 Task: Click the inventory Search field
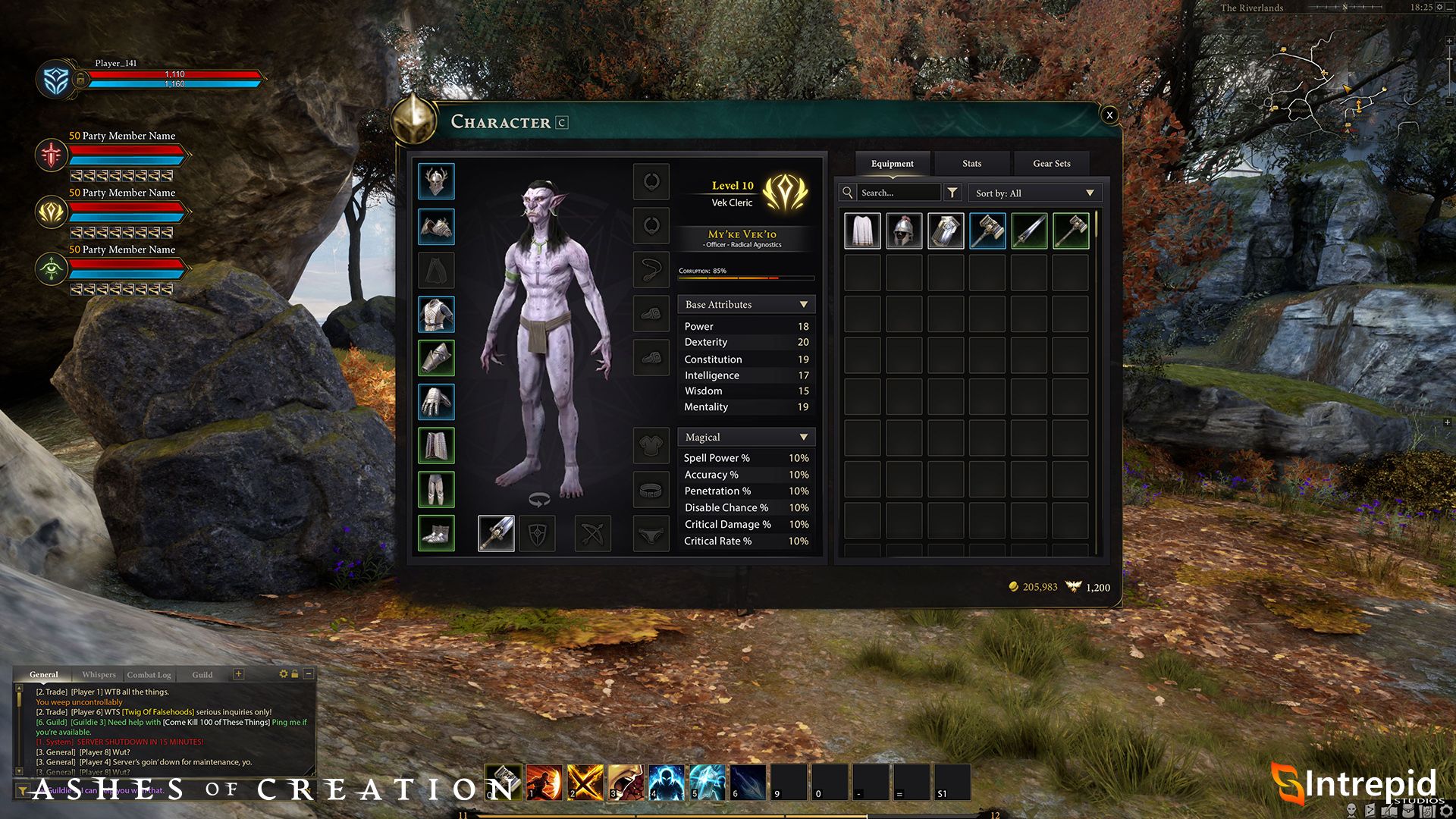898,193
